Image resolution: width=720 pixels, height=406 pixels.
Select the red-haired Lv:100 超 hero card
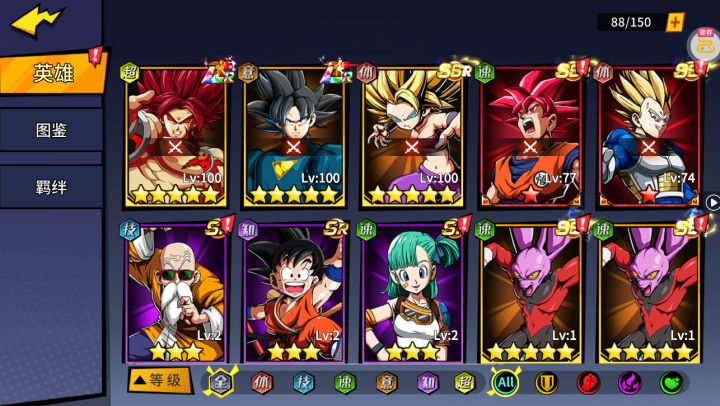tap(176, 135)
